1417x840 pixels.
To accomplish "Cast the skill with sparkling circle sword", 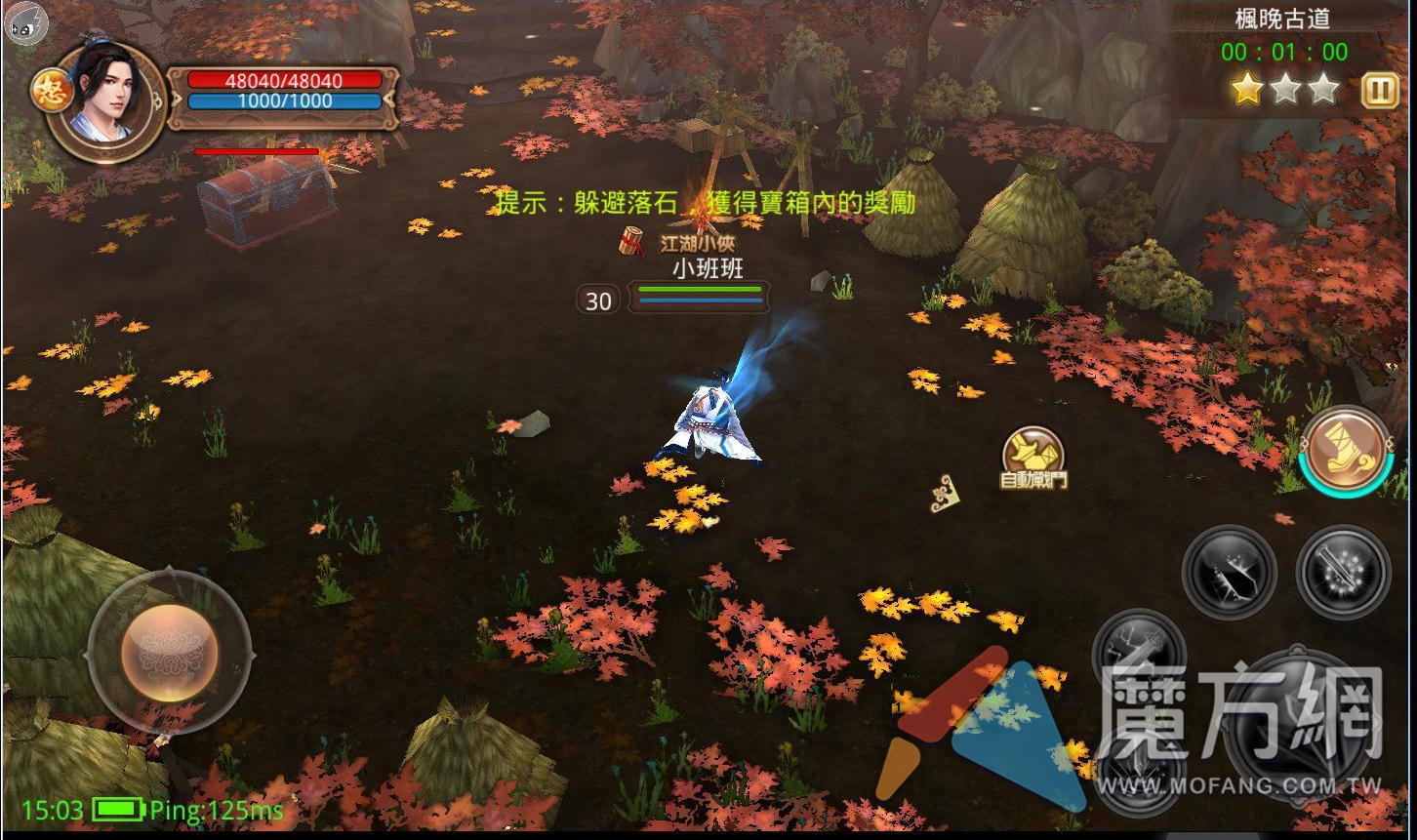I will coord(1344,573).
